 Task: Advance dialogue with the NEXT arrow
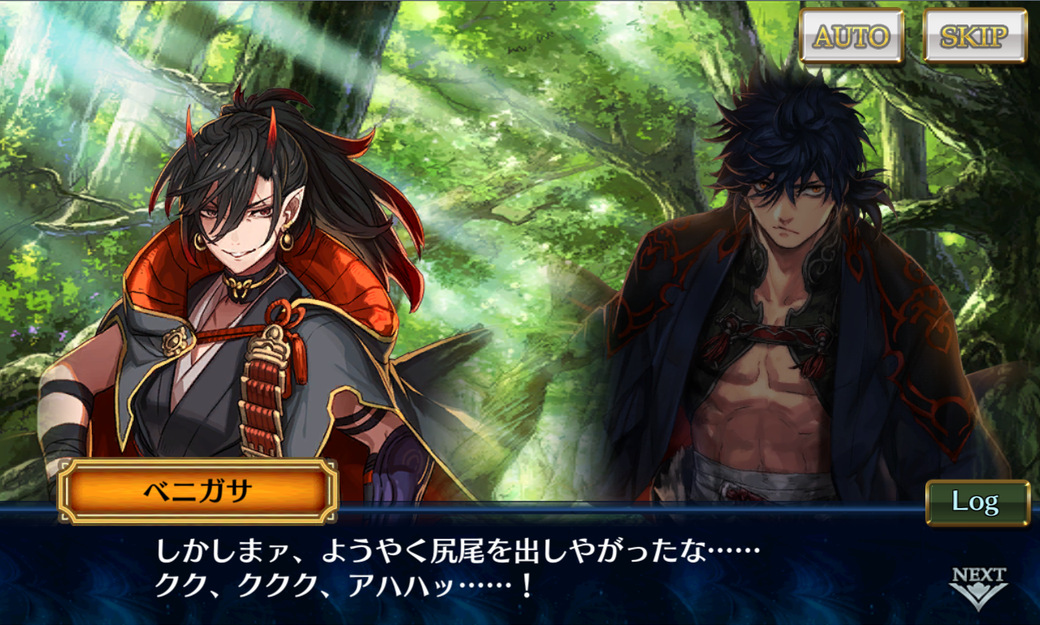click(x=978, y=587)
